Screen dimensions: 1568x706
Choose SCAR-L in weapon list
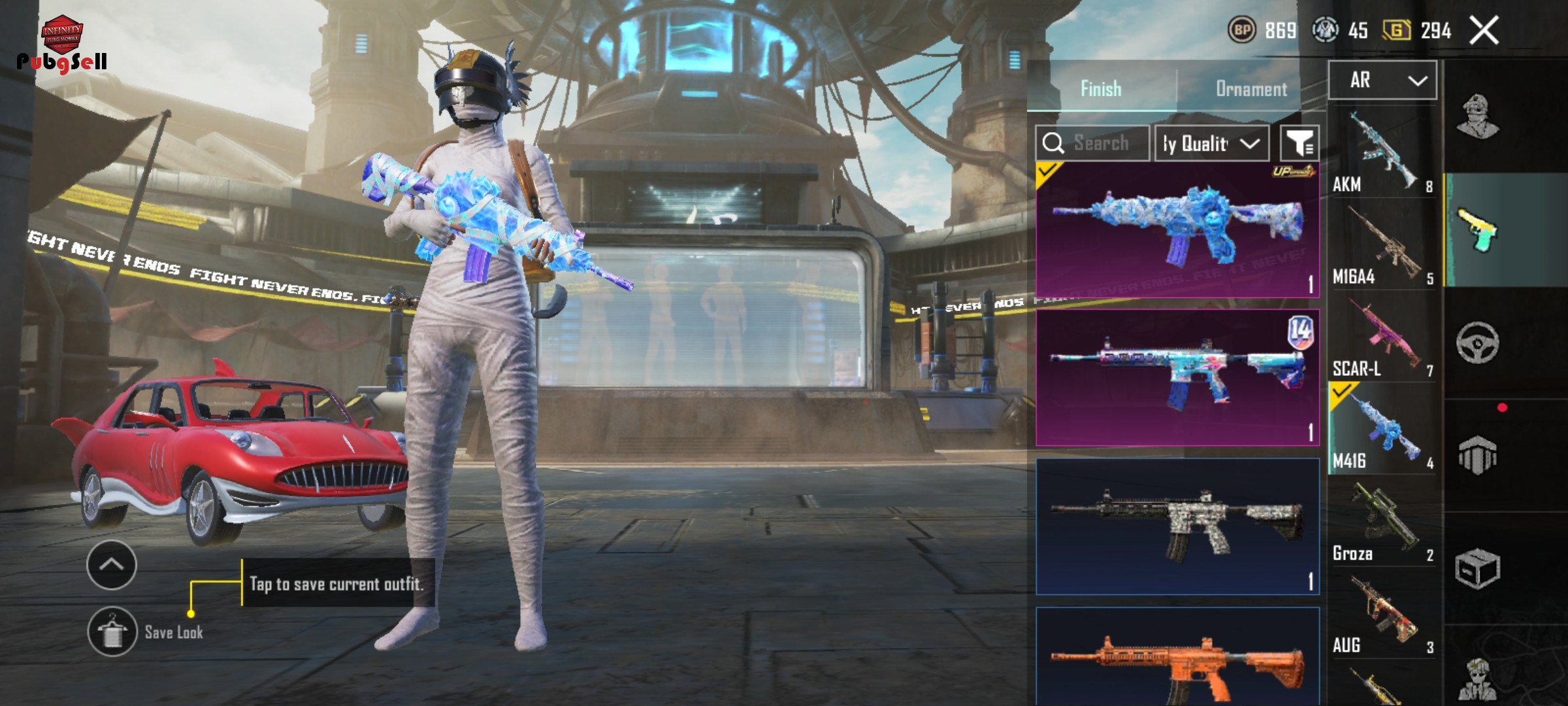pos(1382,339)
